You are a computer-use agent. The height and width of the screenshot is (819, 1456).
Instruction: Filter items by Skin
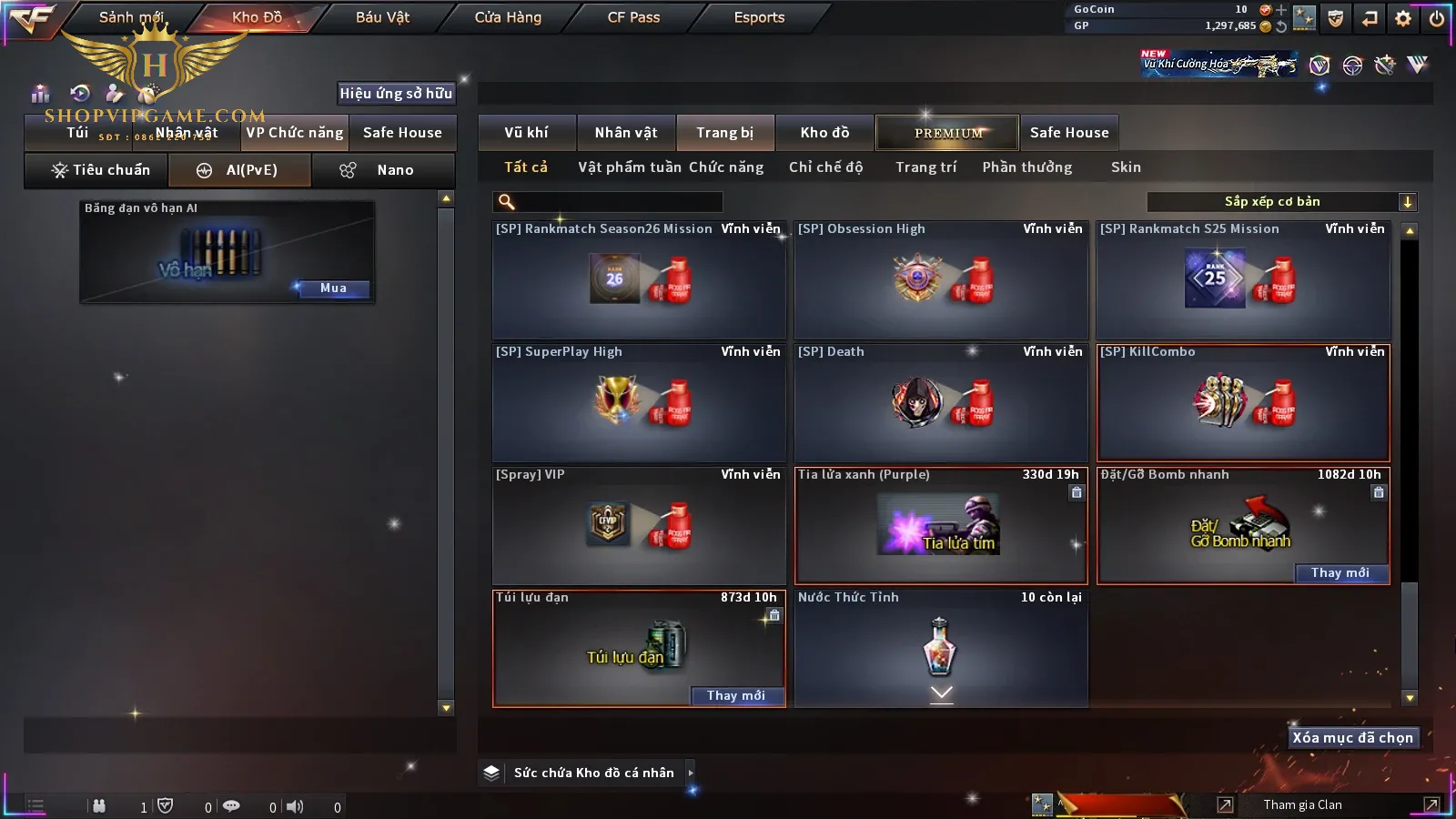pos(1126,167)
